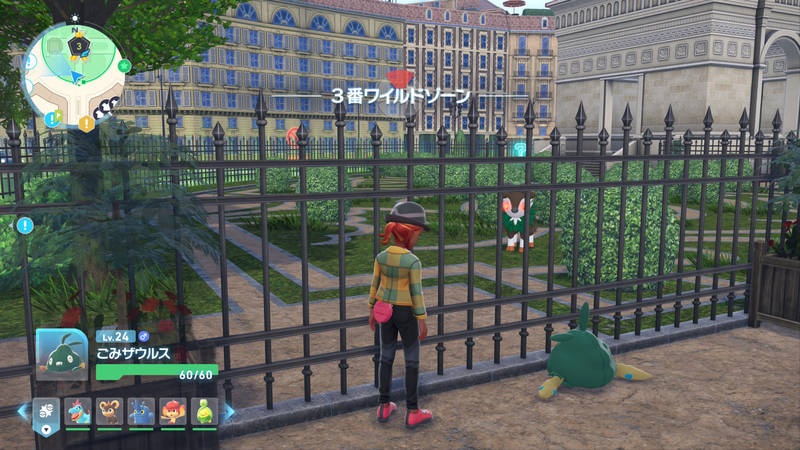
Task: Click the blue exclamation marker below the minimap
Action: [x=23, y=225]
